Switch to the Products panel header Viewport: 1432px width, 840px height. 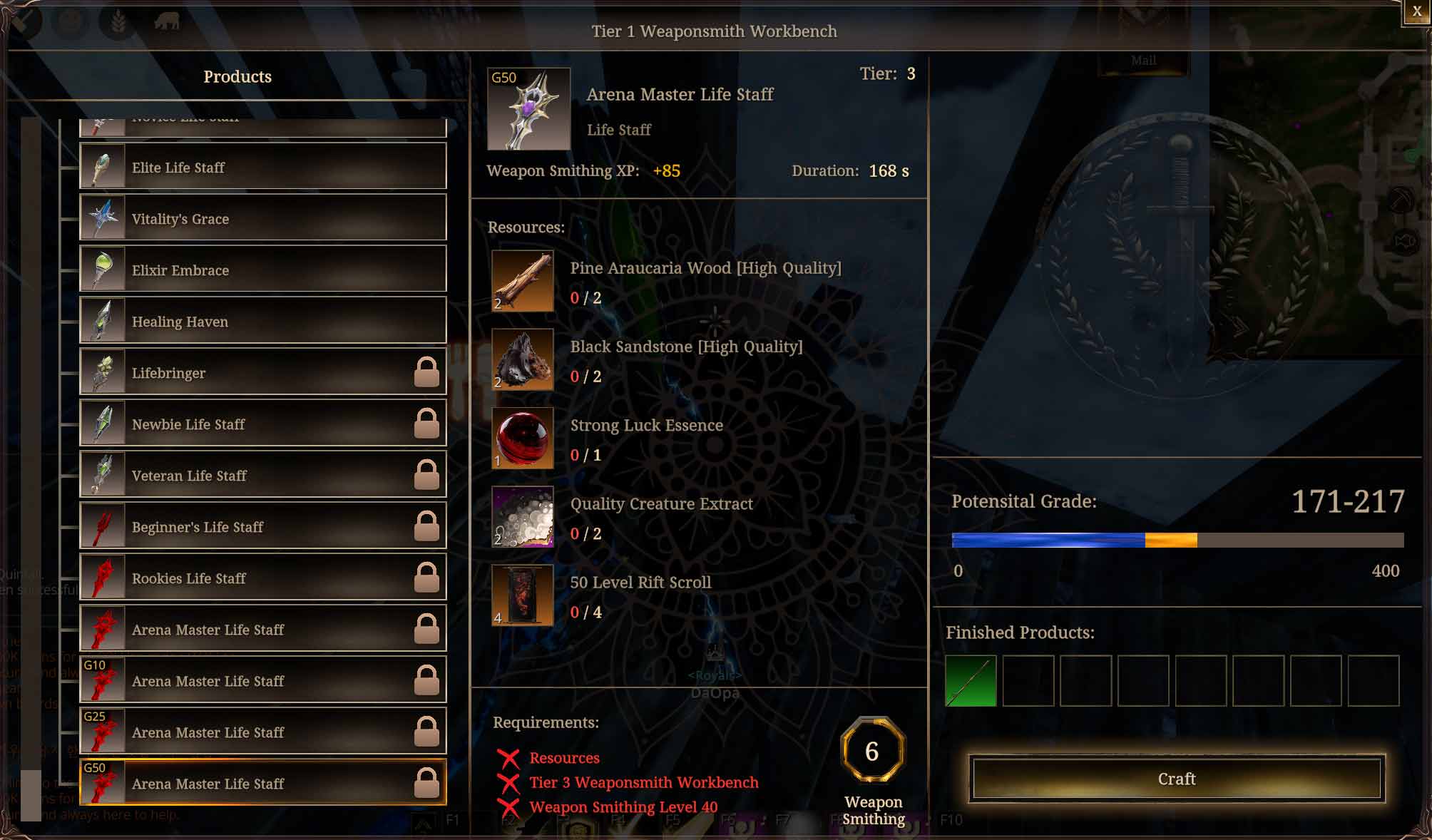point(237,76)
